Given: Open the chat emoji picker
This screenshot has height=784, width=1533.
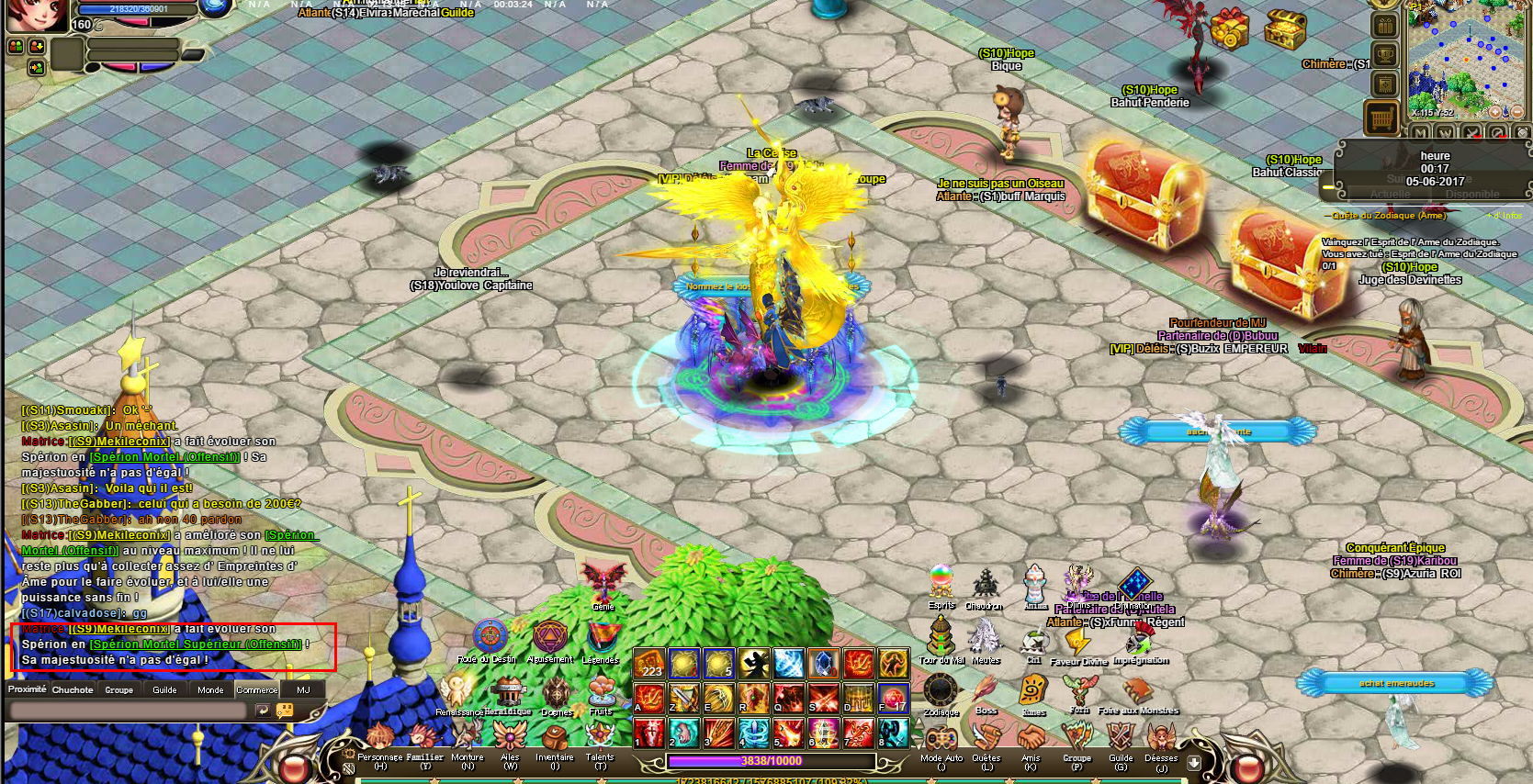Looking at the screenshot, I should pyautogui.click(x=285, y=711).
